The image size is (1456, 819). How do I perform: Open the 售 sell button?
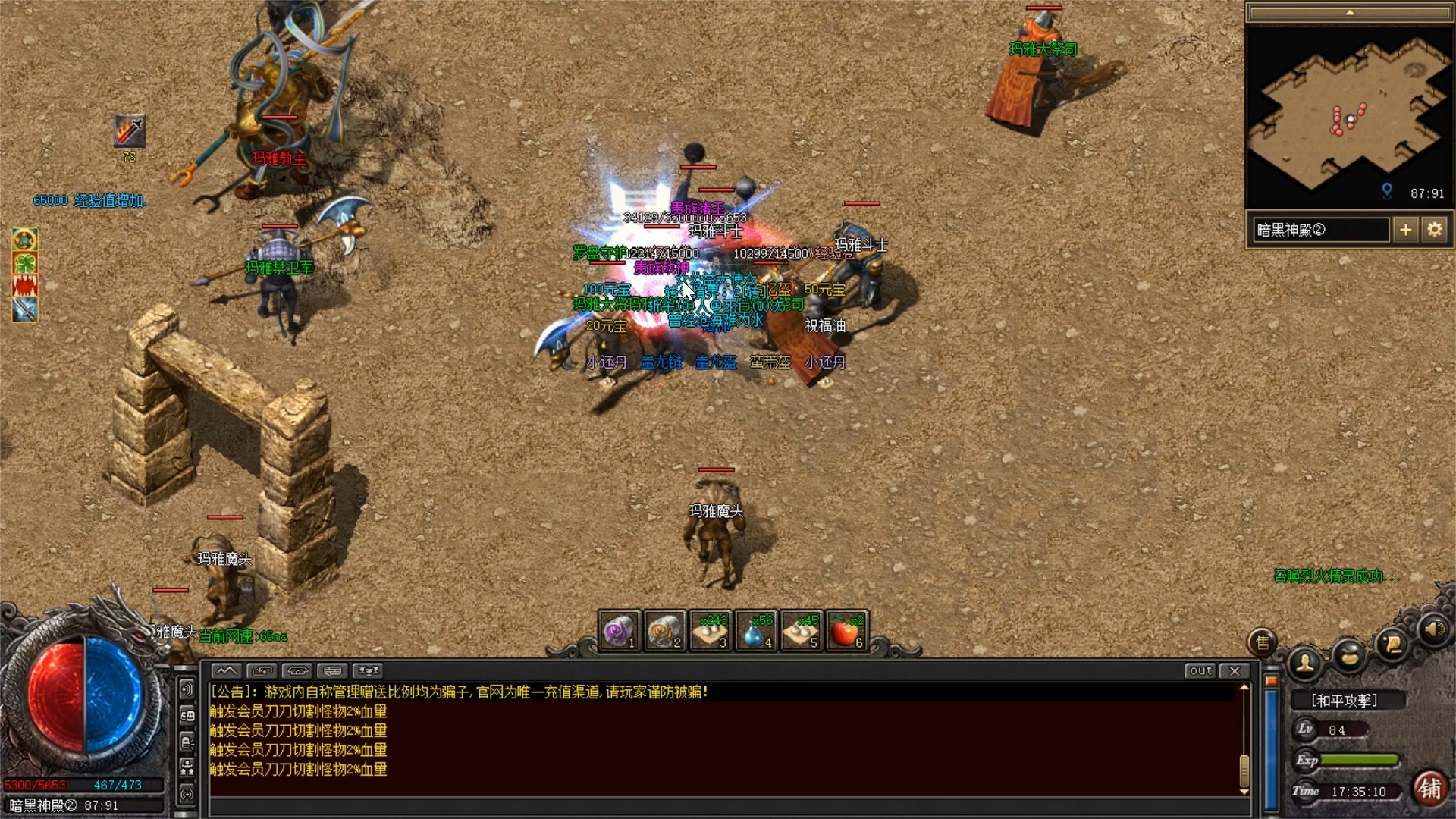[x=1263, y=643]
